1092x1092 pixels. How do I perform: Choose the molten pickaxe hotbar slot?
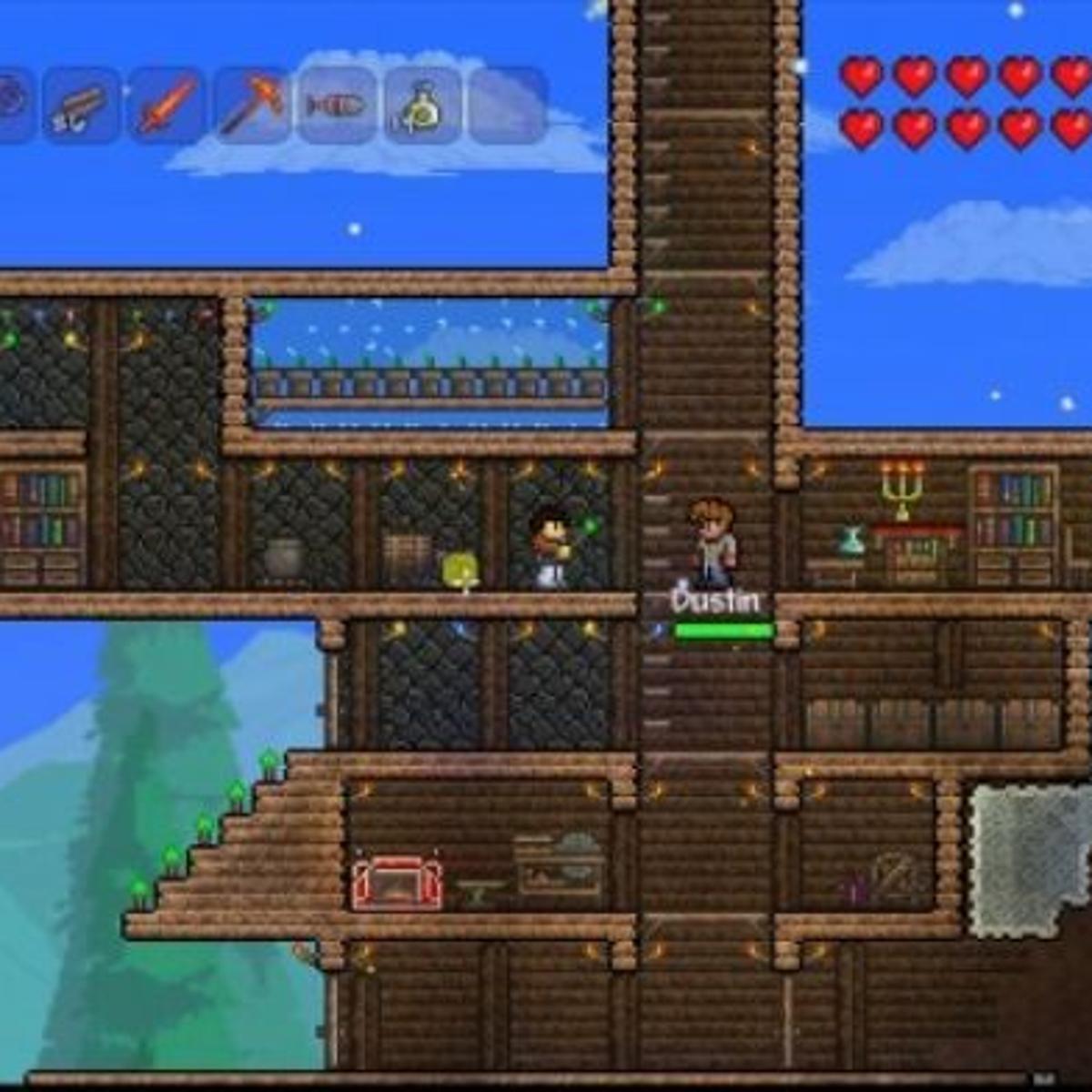pyautogui.click(x=252, y=106)
